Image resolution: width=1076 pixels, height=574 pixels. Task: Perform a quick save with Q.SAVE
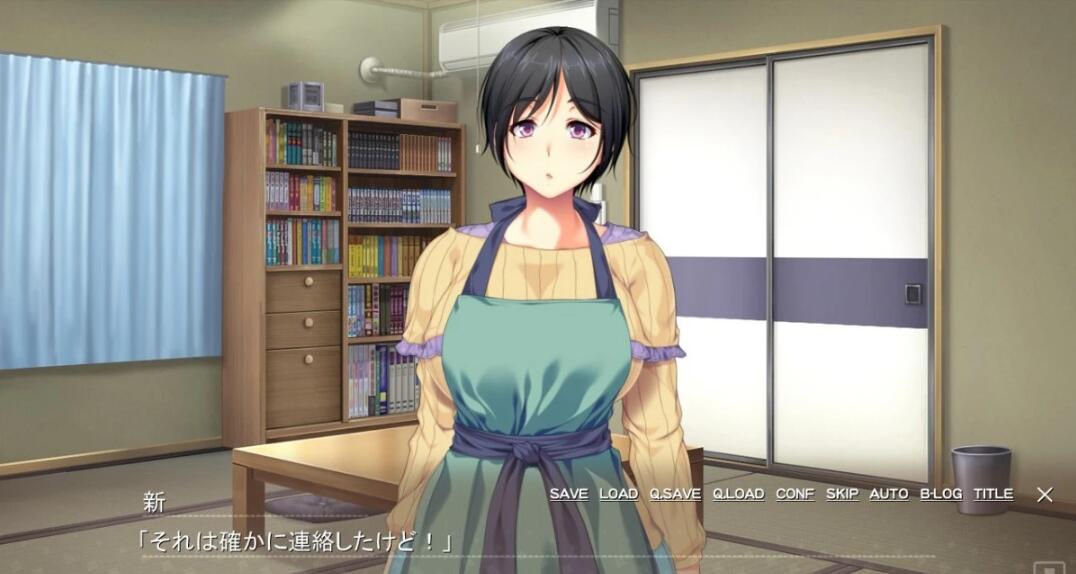click(x=675, y=494)
